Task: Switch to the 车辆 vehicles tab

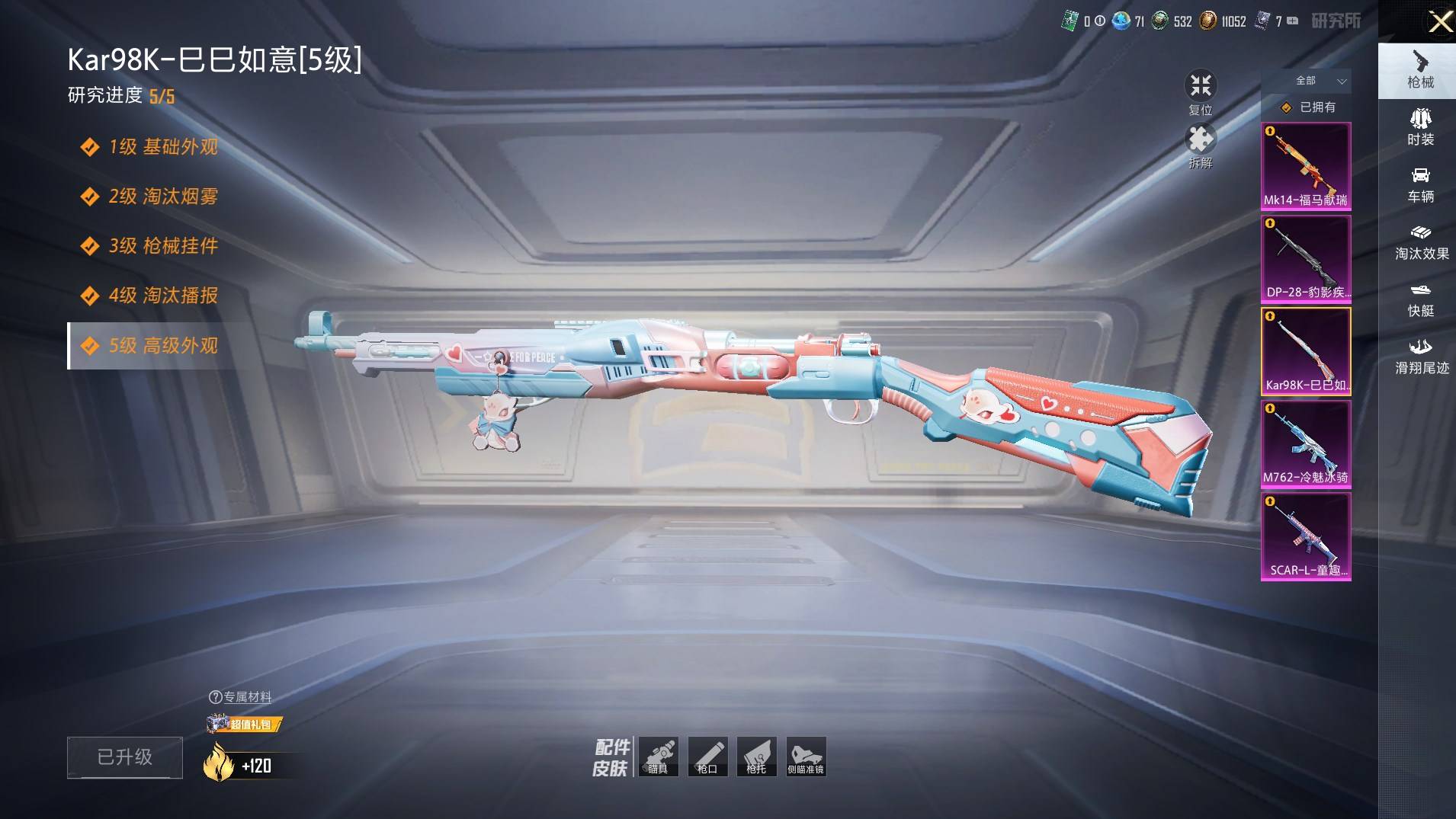Action: click(x=1420, y=185)
